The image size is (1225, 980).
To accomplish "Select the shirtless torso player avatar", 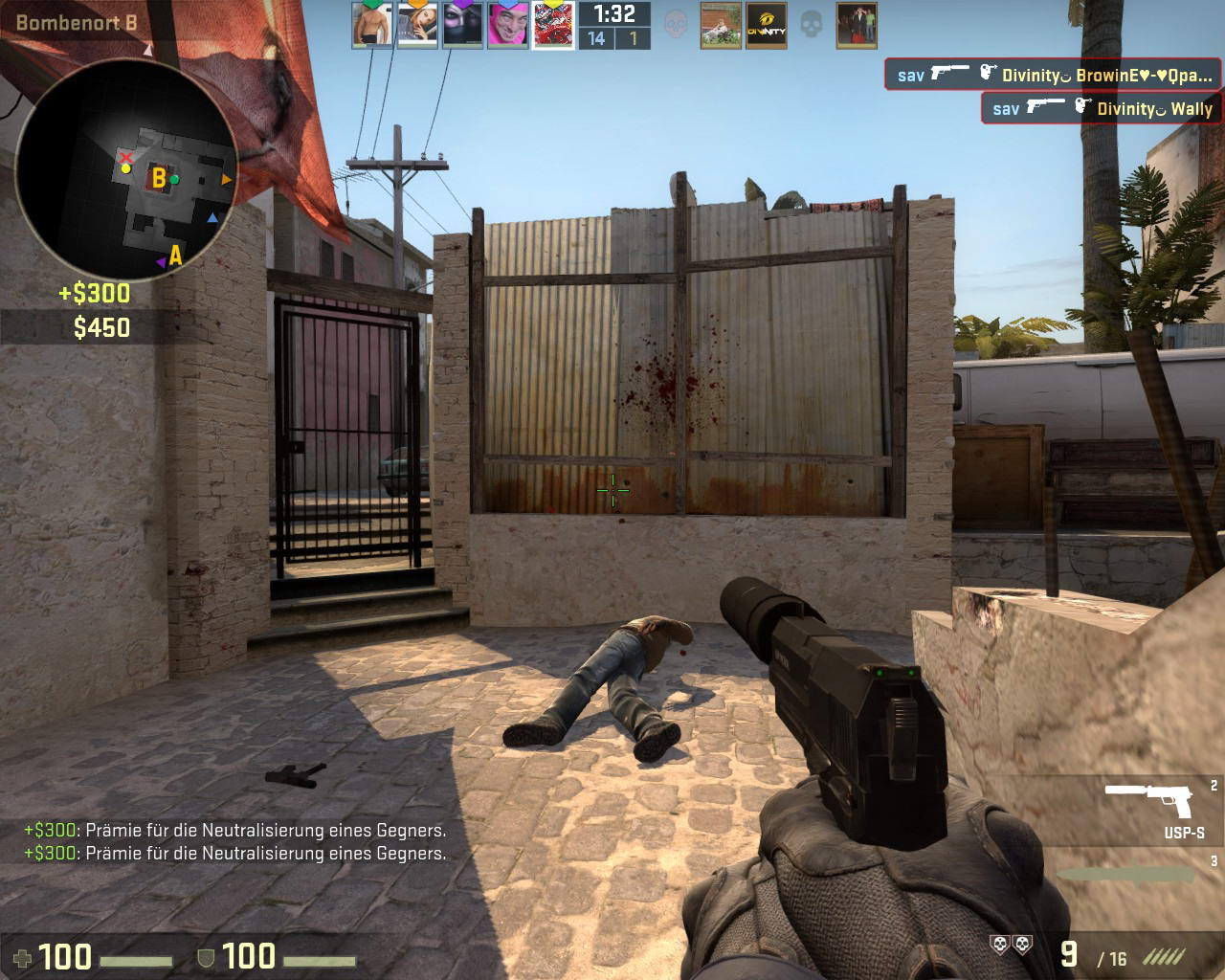I will [x=371, y=25].
